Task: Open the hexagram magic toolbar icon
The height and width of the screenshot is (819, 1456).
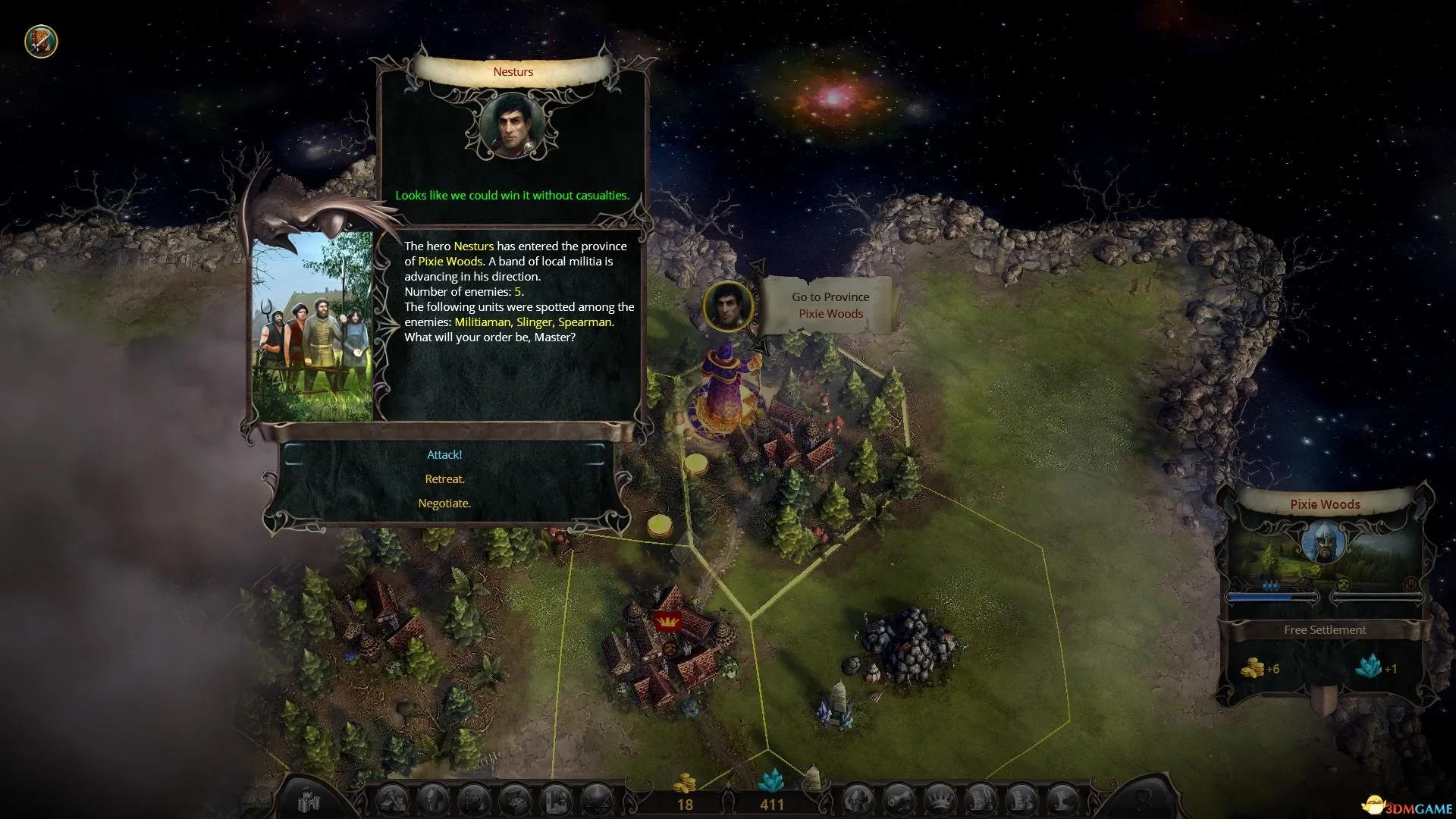Action: (x=596, y=800)
